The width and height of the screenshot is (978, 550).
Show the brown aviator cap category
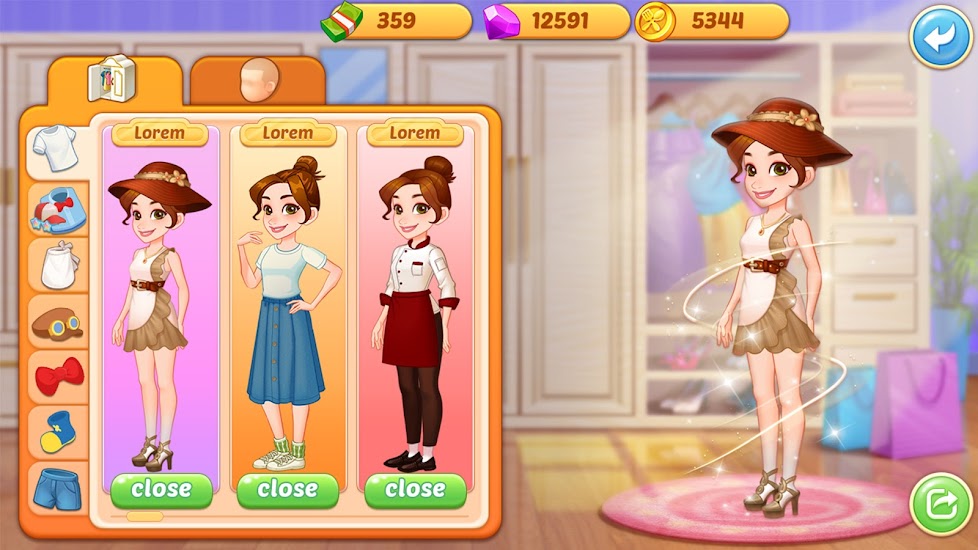57,321
